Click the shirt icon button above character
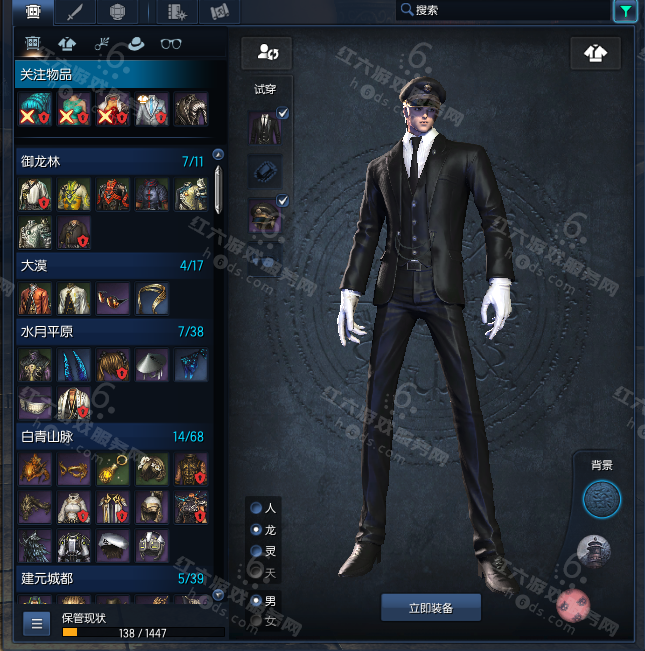645x651 pixels. 596,53
